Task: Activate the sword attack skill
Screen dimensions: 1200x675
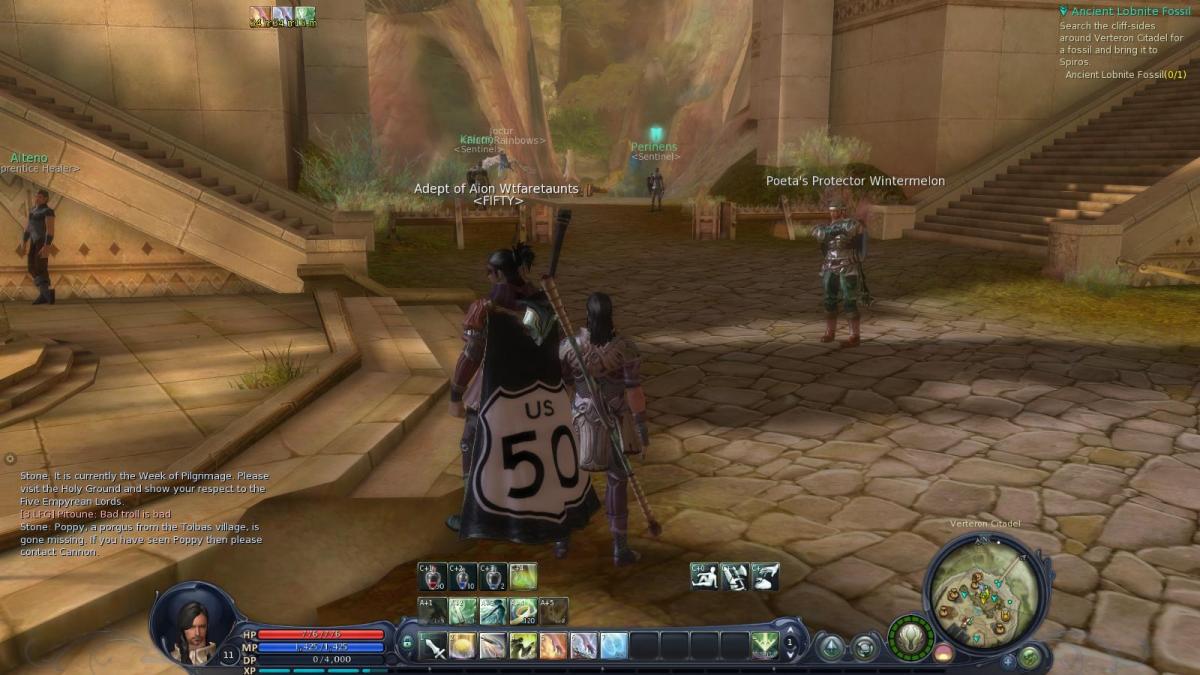Action: 435,646
